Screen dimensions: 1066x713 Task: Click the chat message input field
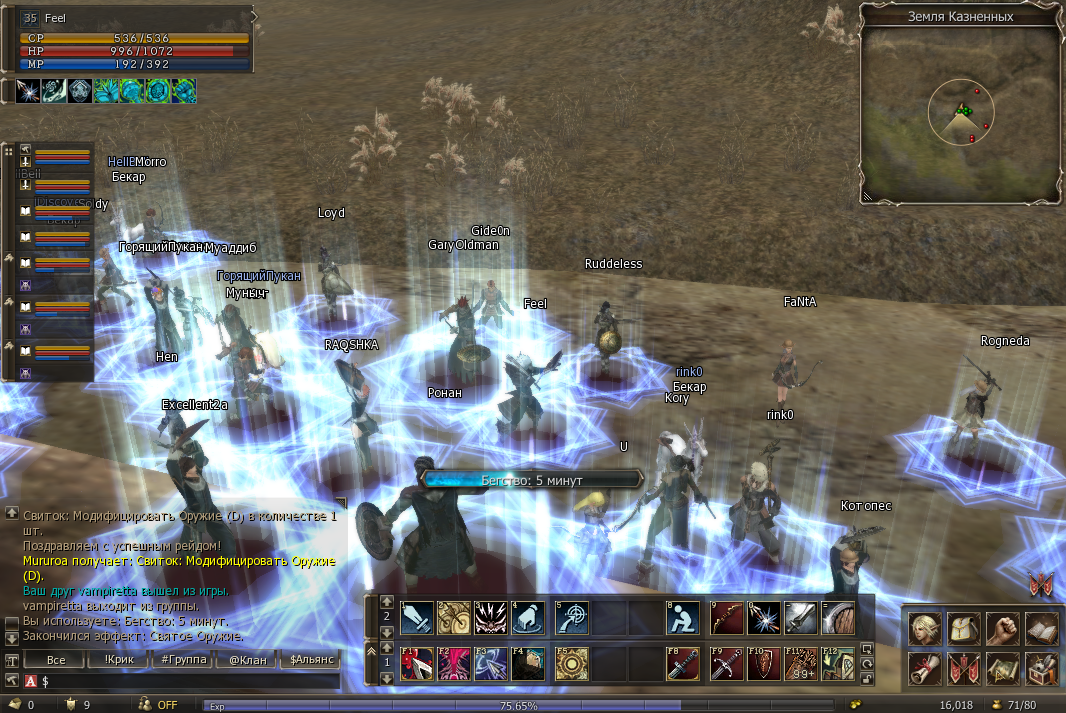click(190, 681)
